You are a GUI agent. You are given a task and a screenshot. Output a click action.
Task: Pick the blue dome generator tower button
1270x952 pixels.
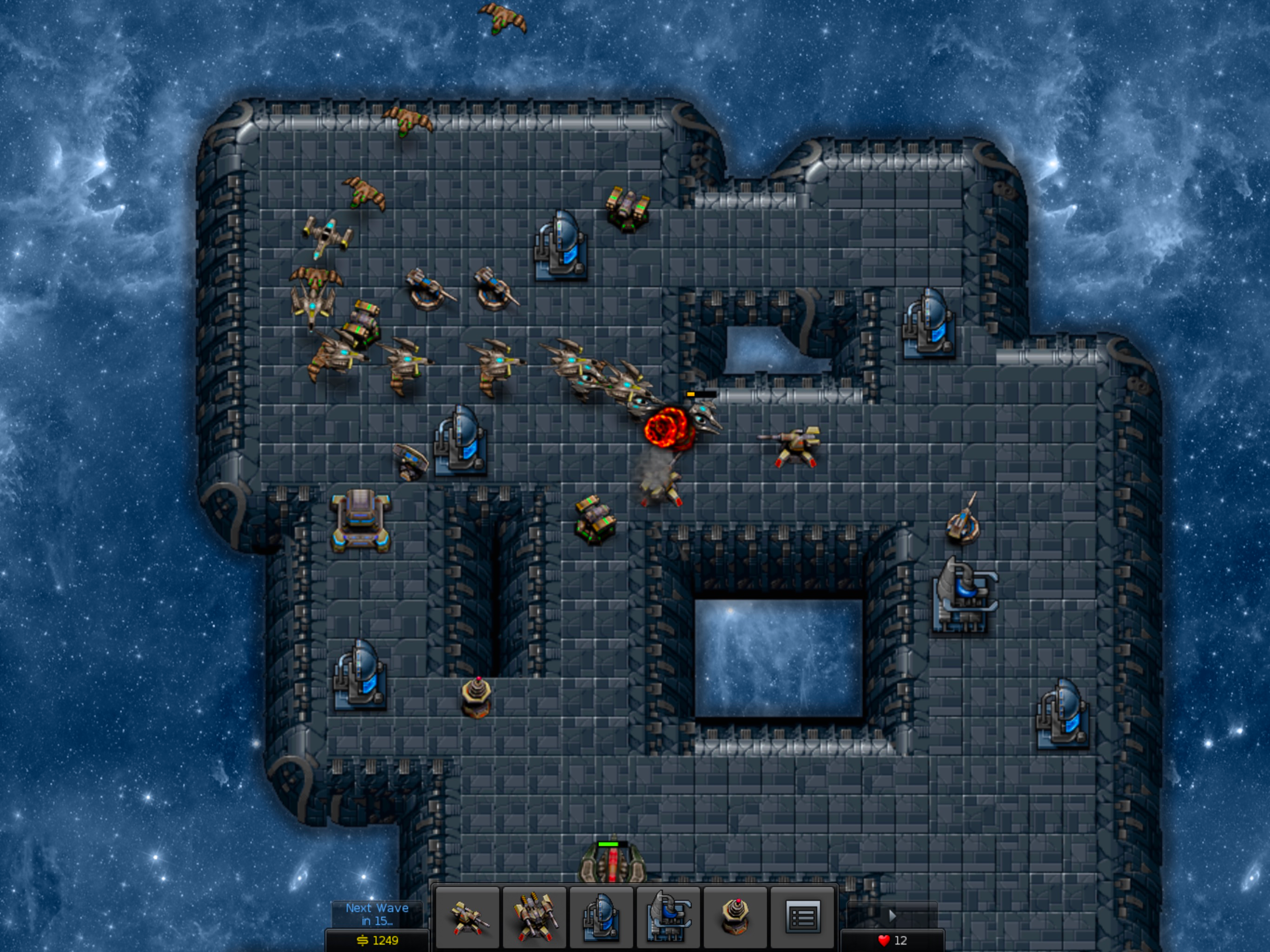point(601,917)
